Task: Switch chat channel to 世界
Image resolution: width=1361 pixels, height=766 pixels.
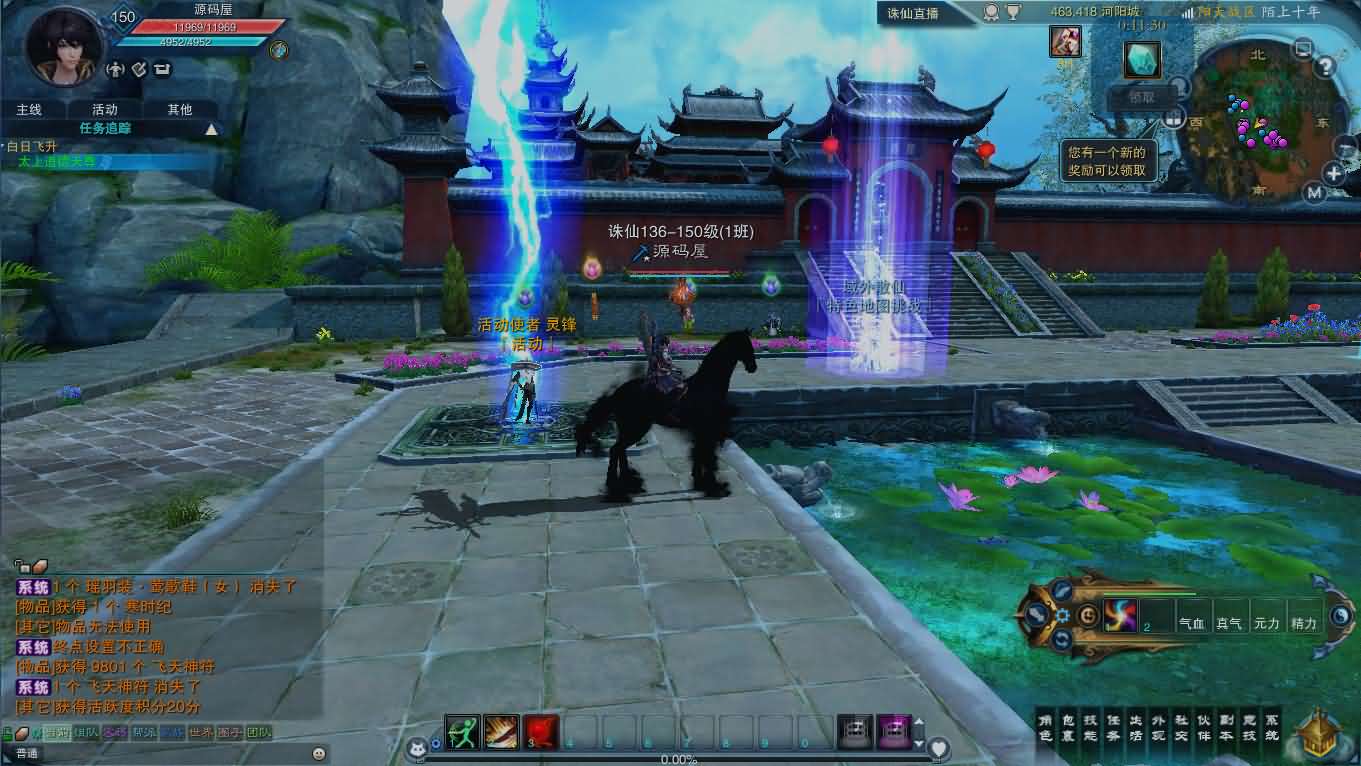Action: [x=201, y=733]
